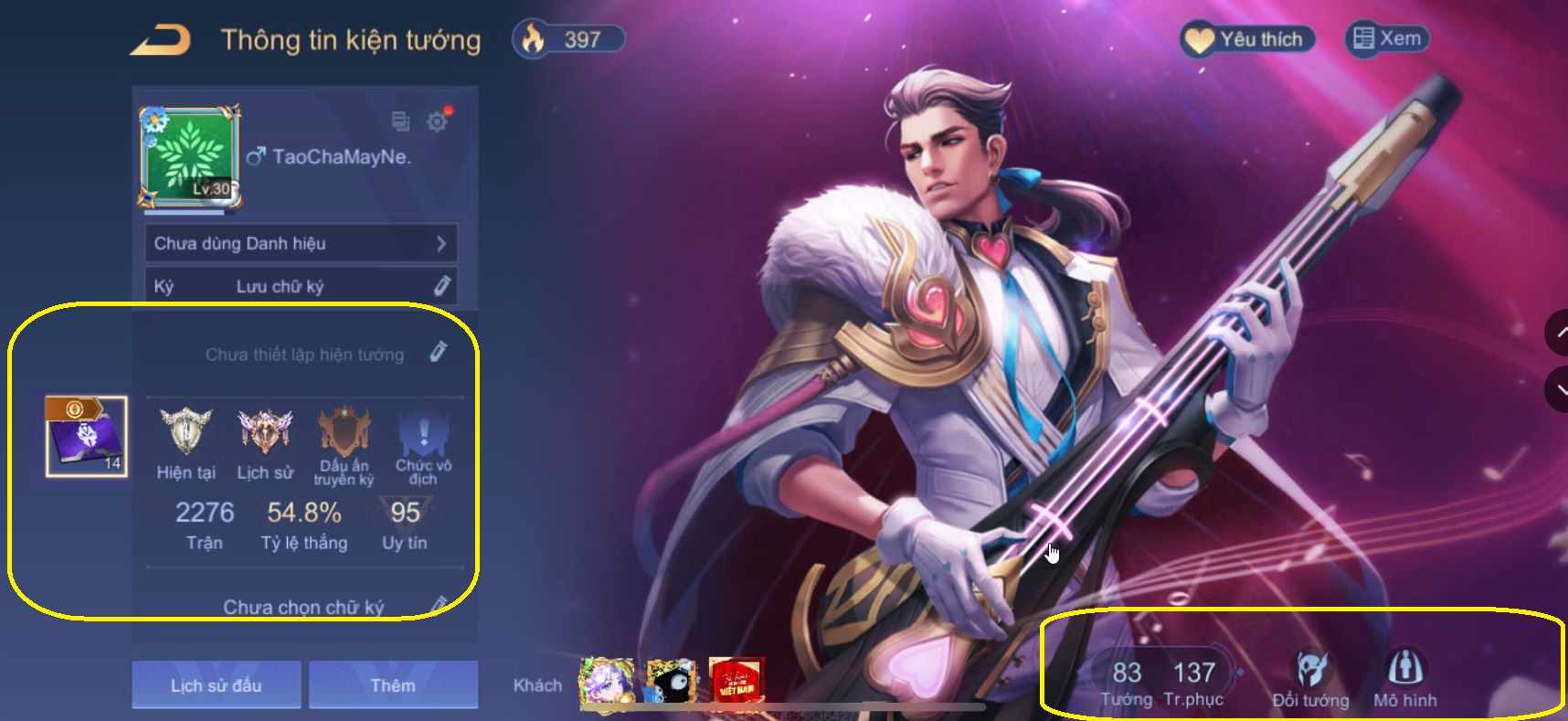Select the "Lịch sử" rank emblem
1568x721 pixels.
coord(263,431)
